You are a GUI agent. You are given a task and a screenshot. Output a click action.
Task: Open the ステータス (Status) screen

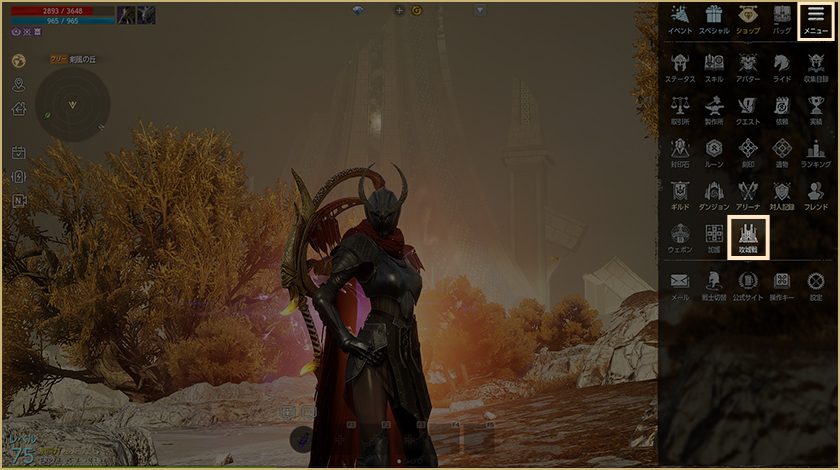point(680,66)
